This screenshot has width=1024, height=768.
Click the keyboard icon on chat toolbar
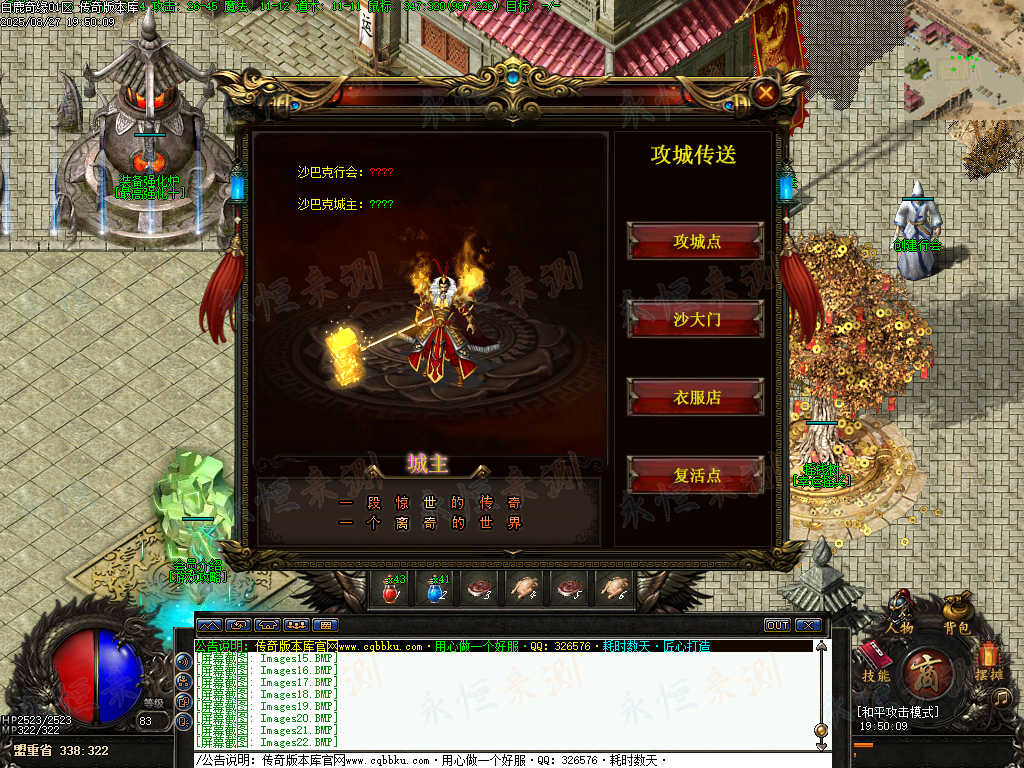327,625
